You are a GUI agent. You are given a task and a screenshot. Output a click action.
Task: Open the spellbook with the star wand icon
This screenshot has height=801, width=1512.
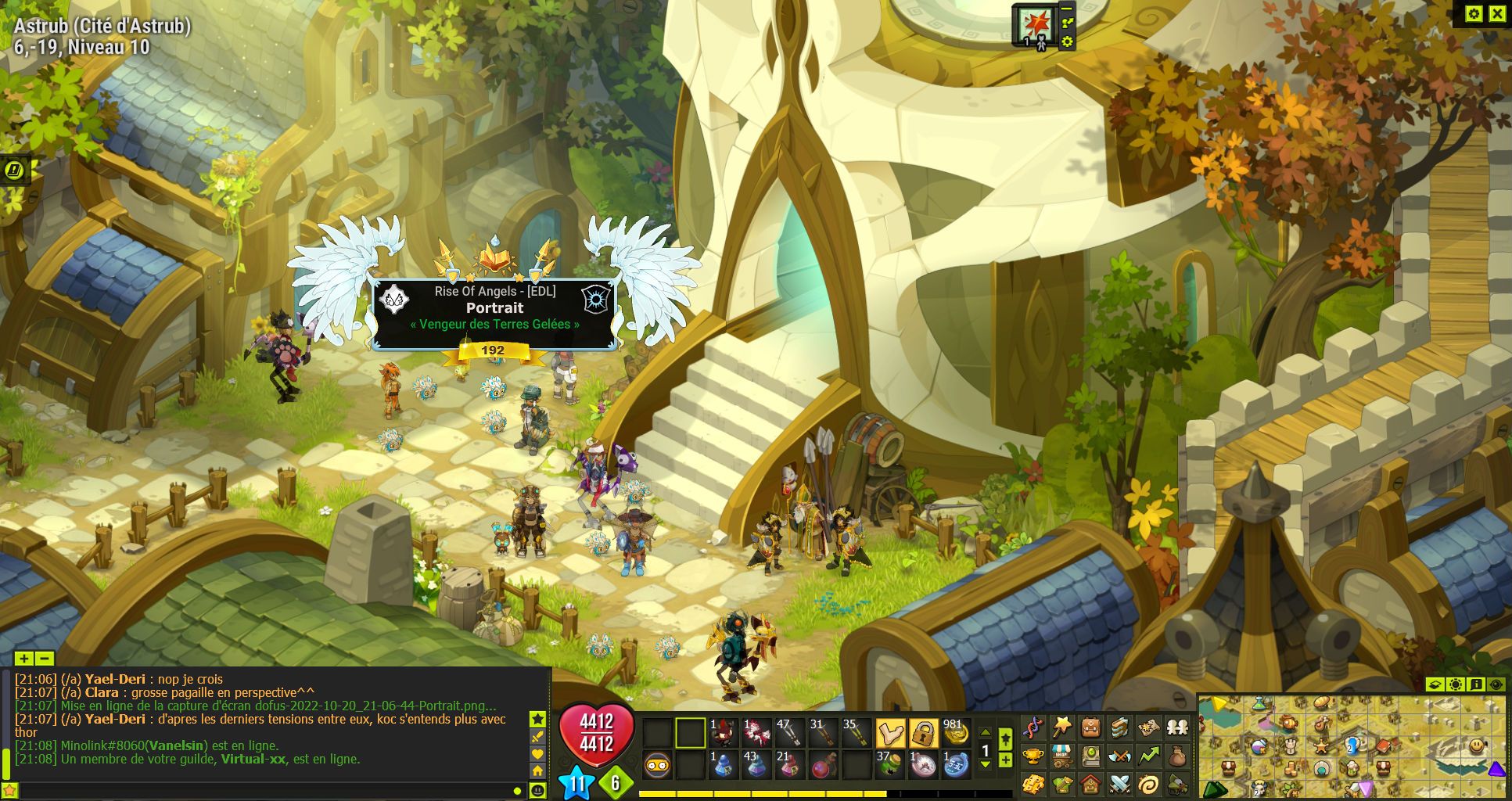[x=1061, y=727]
